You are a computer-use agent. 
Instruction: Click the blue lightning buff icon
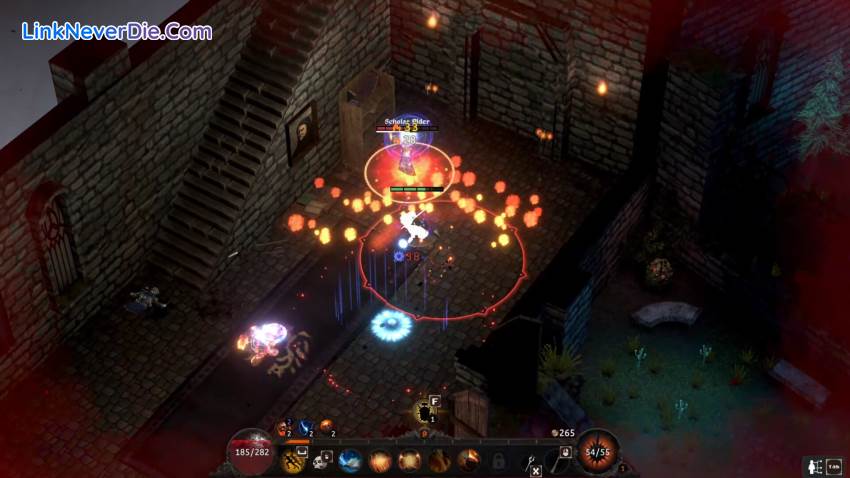(x=303, y=428)
